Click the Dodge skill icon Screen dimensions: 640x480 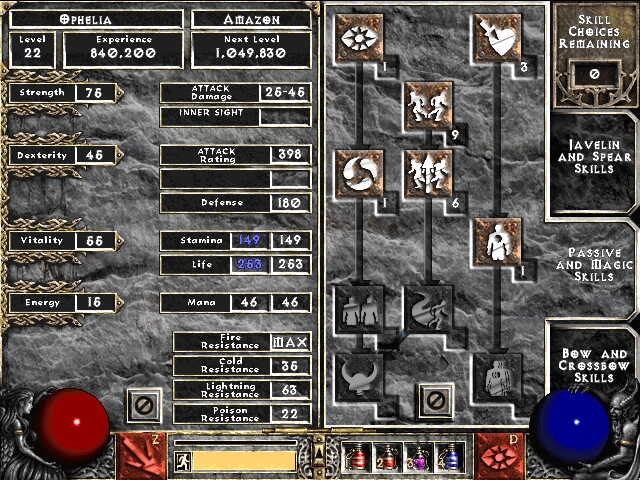[424, 104]
